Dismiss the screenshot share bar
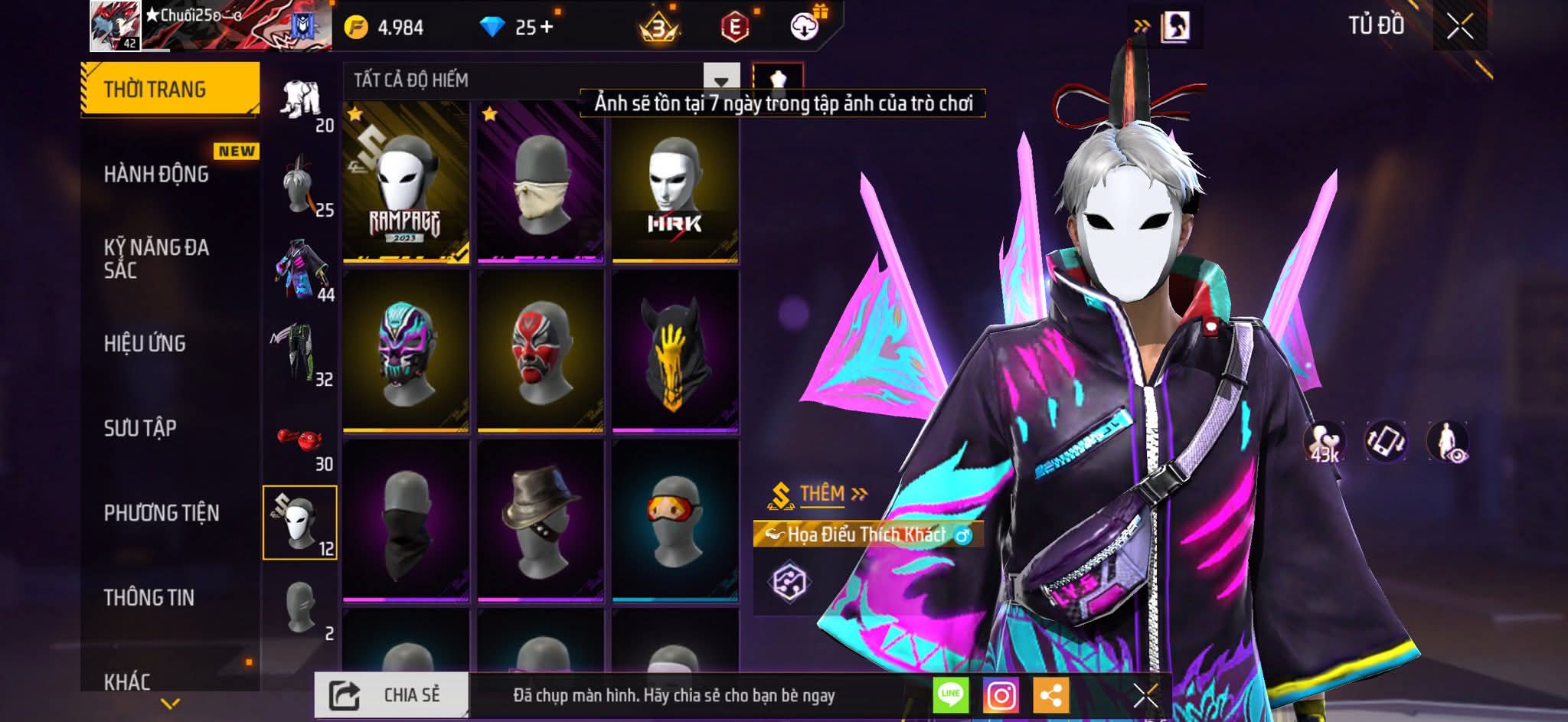 click(1145, 696)
